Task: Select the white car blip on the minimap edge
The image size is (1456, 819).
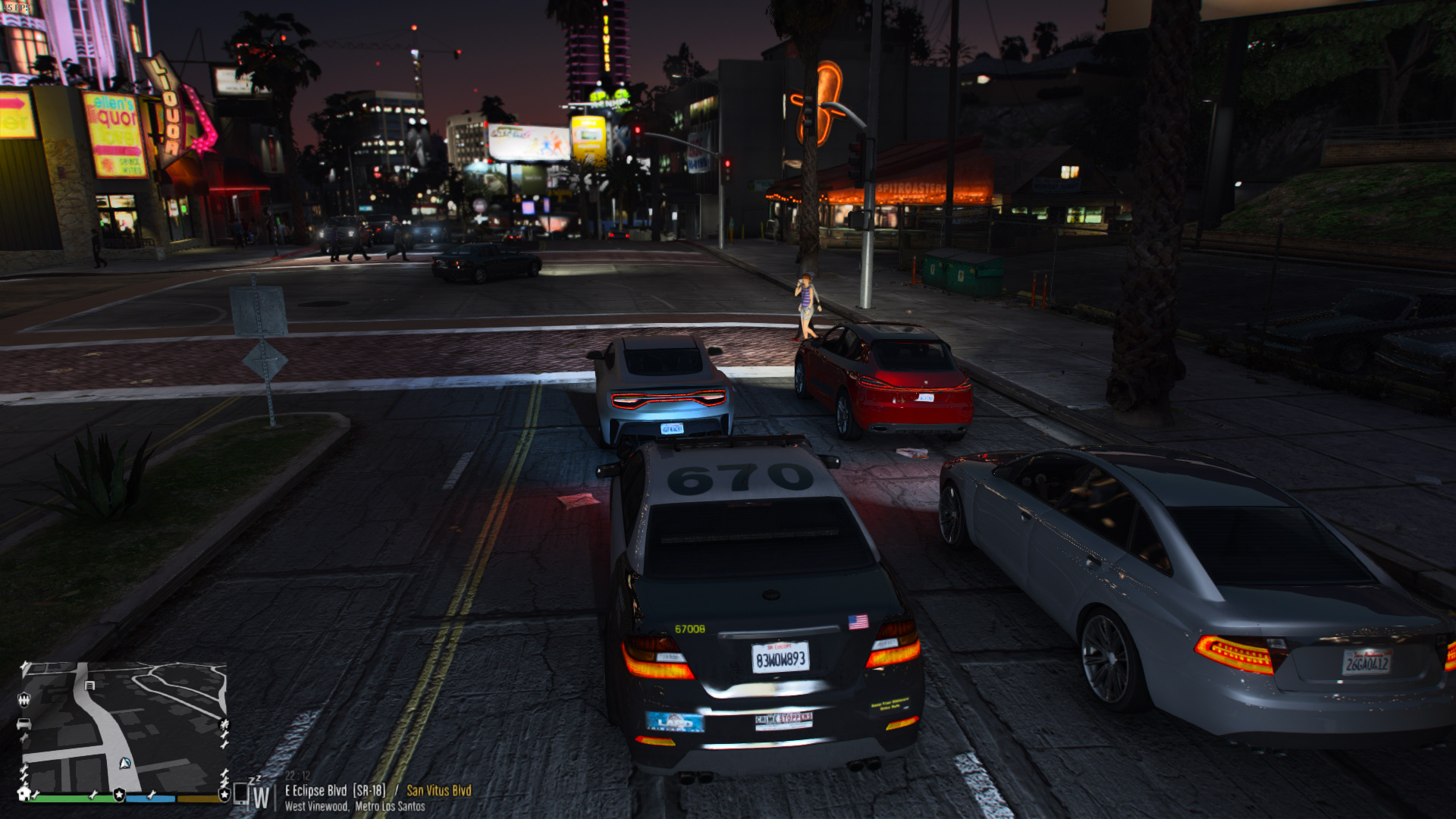Action: coord(24,723)
